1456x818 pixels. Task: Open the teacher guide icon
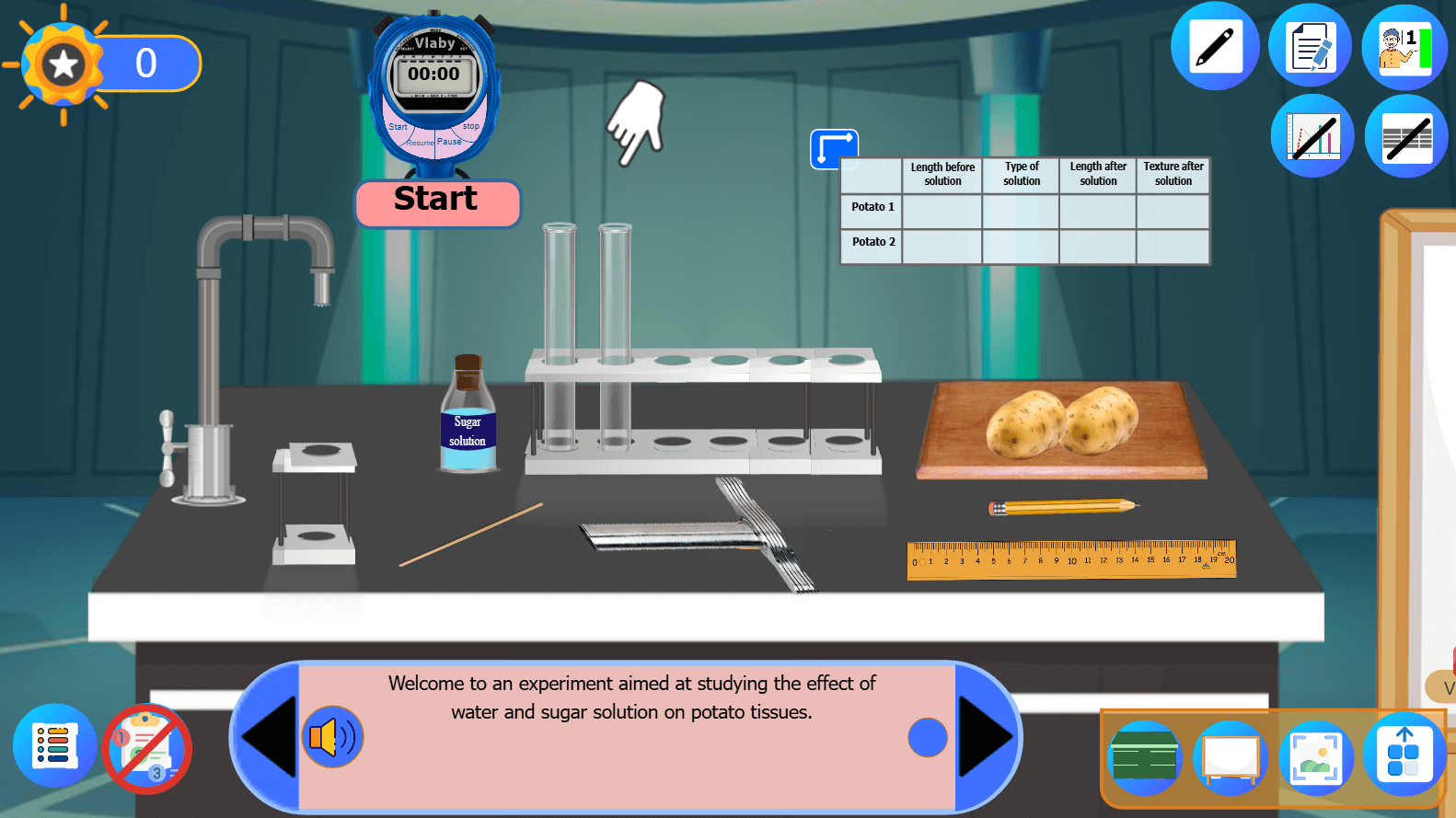(1404, 47)
